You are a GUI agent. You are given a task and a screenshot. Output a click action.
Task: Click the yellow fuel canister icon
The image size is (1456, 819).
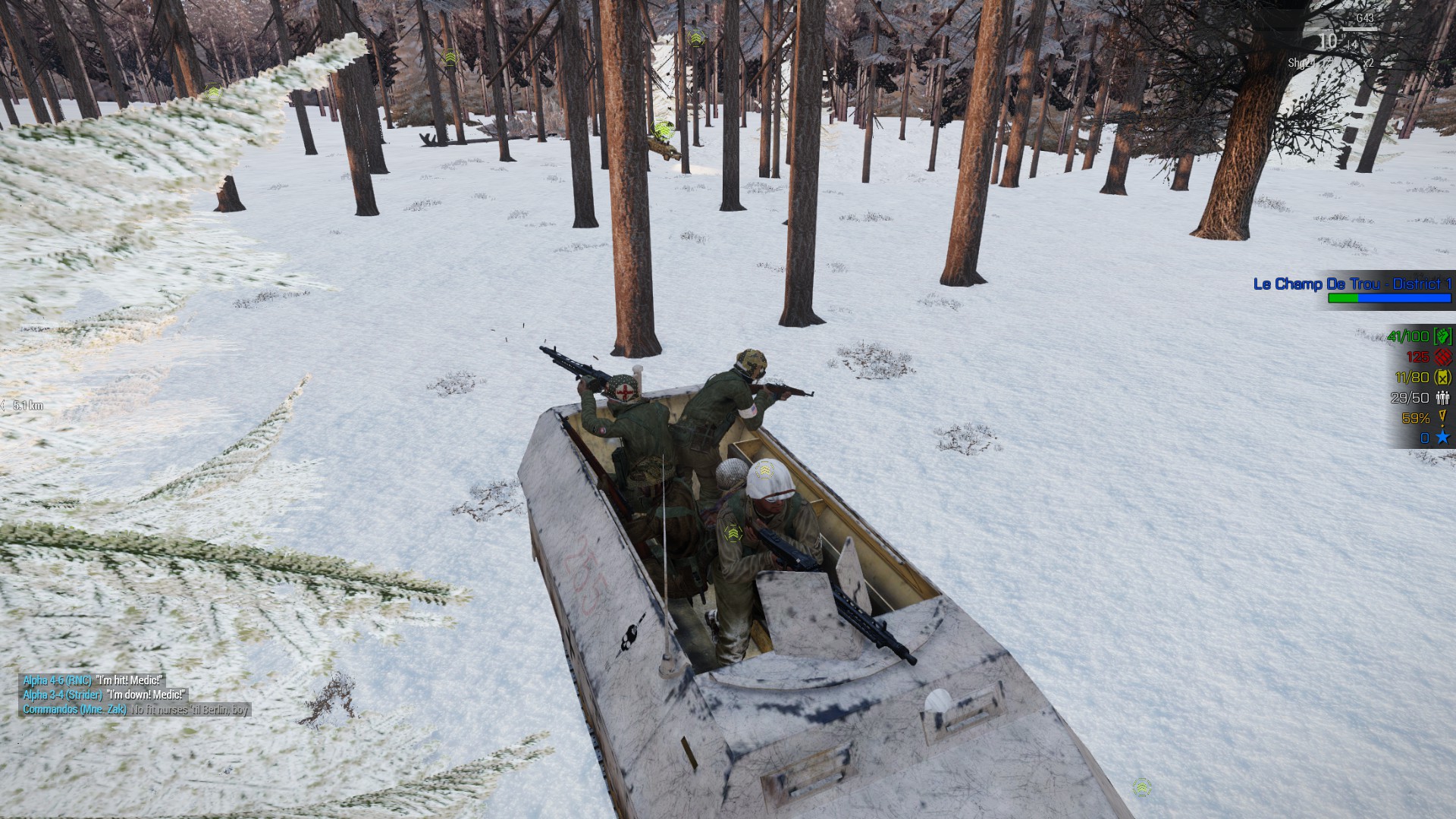(1442, 377)
